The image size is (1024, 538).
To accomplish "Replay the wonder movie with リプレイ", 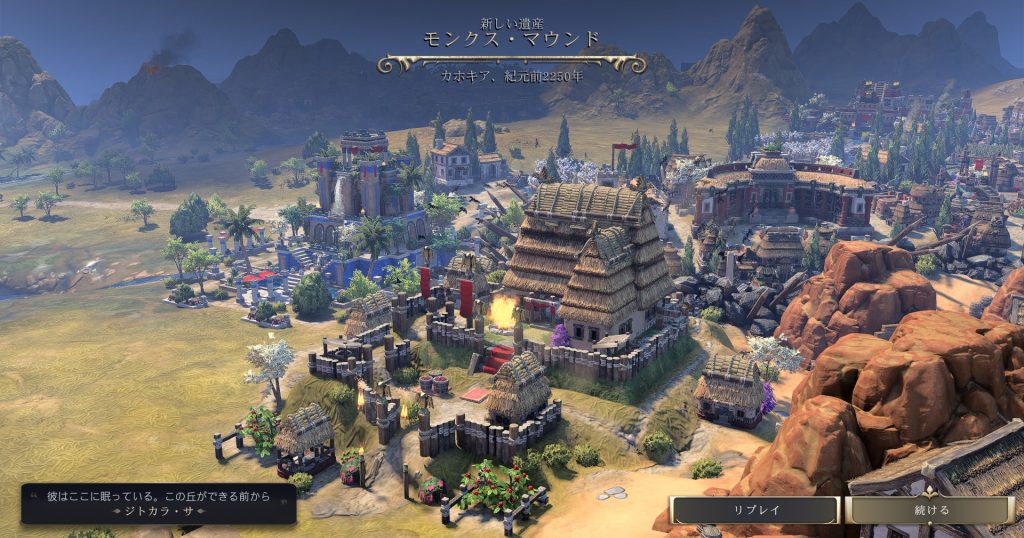I will coord(755,510).
